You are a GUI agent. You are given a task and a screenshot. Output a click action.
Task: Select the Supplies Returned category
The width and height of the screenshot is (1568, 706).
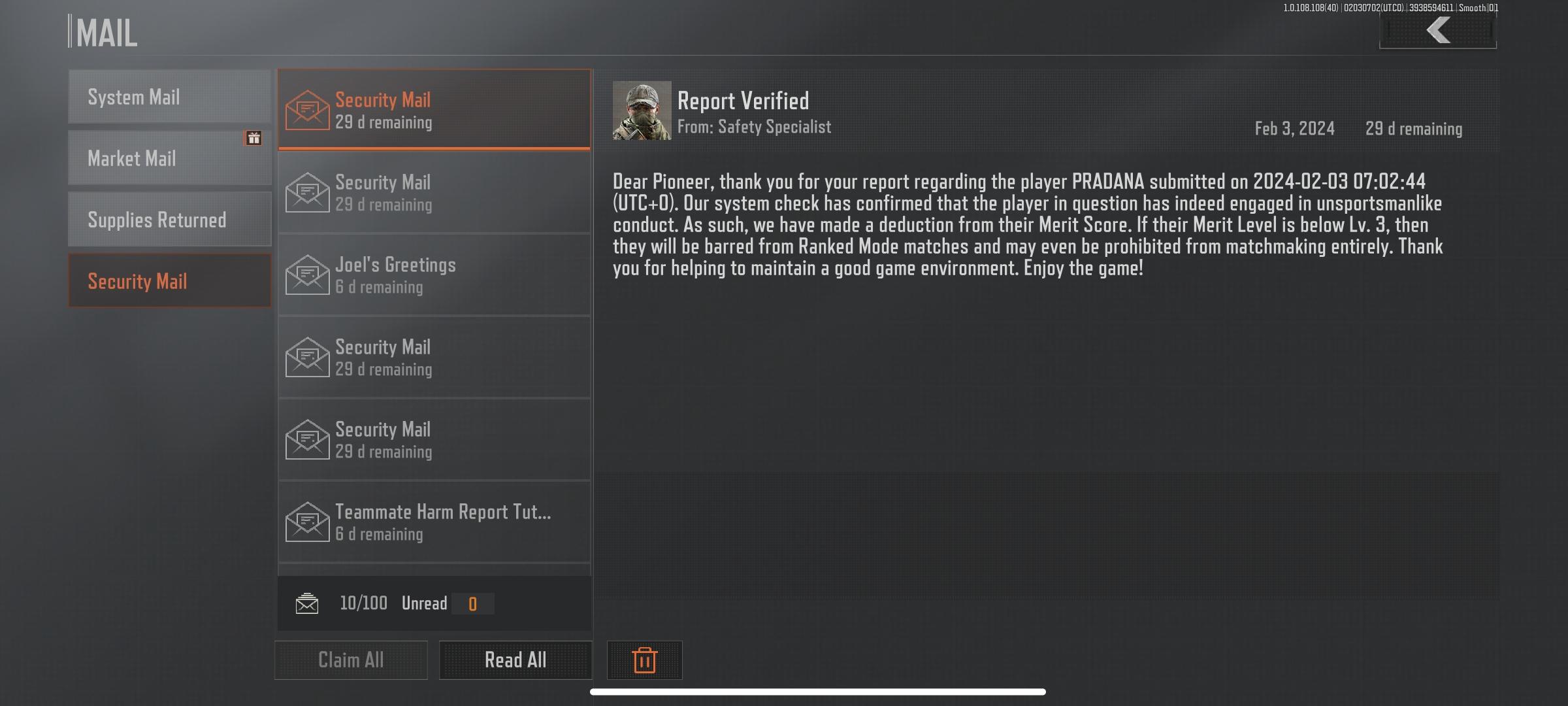pyautogui.click(x=169, y=219)
